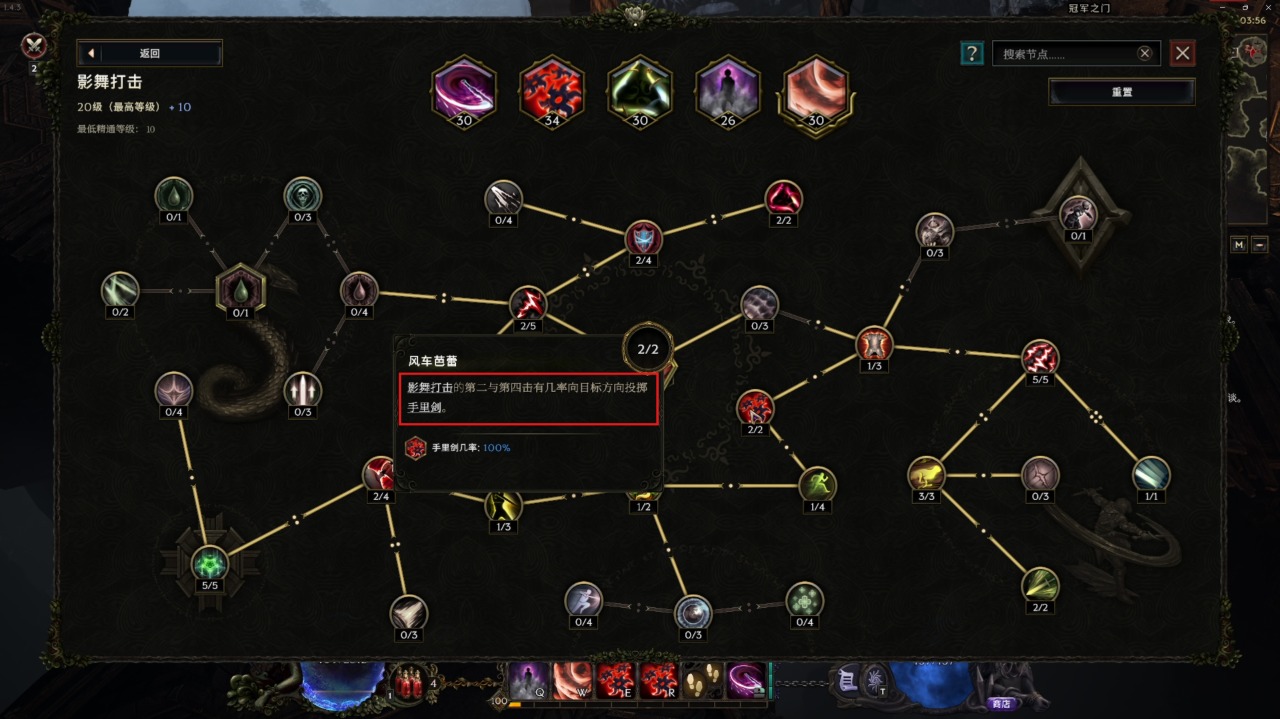This screenshot has width=1280, height=719.
Task: Add a point to the 2/5 red node
Action: (528, 303)
